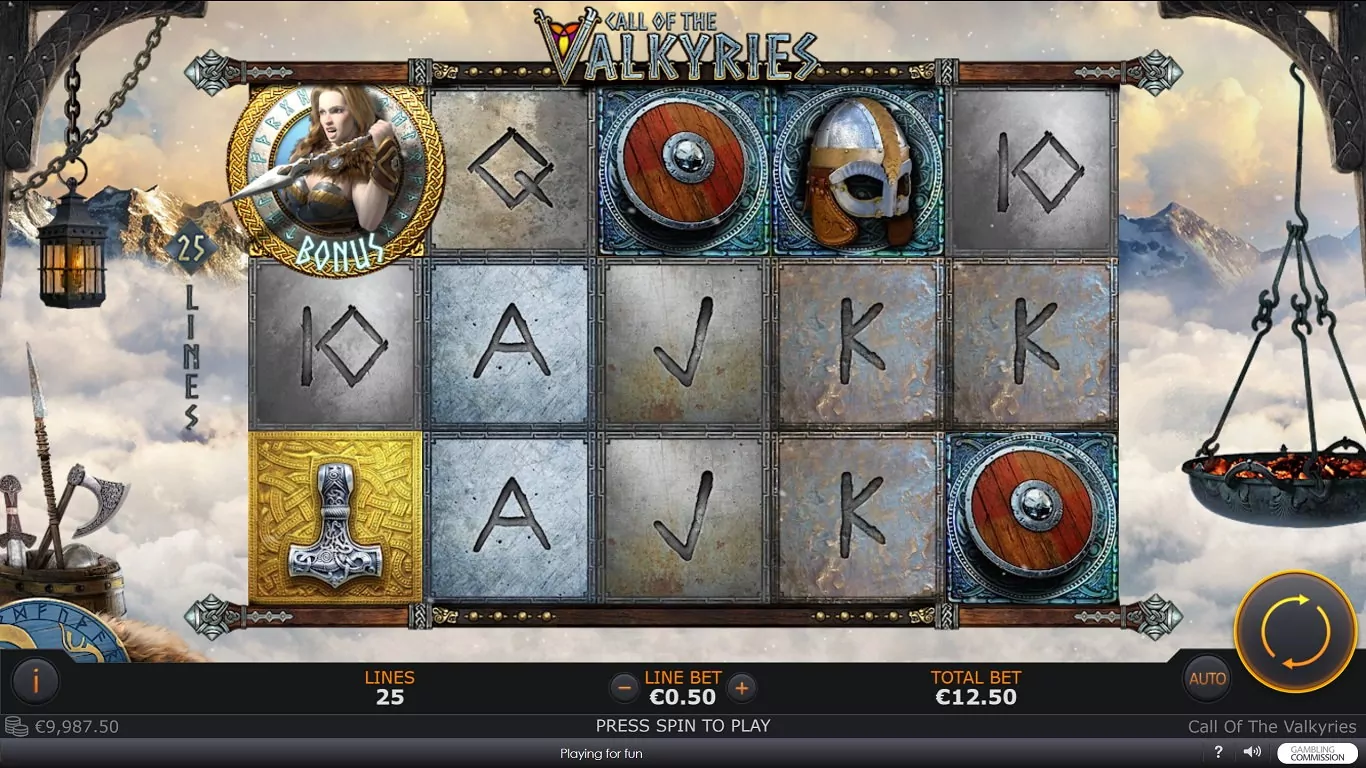1366x768 pixels.
Task: Toggle the sound speaker icon
Action: (x=1251, y=752)
